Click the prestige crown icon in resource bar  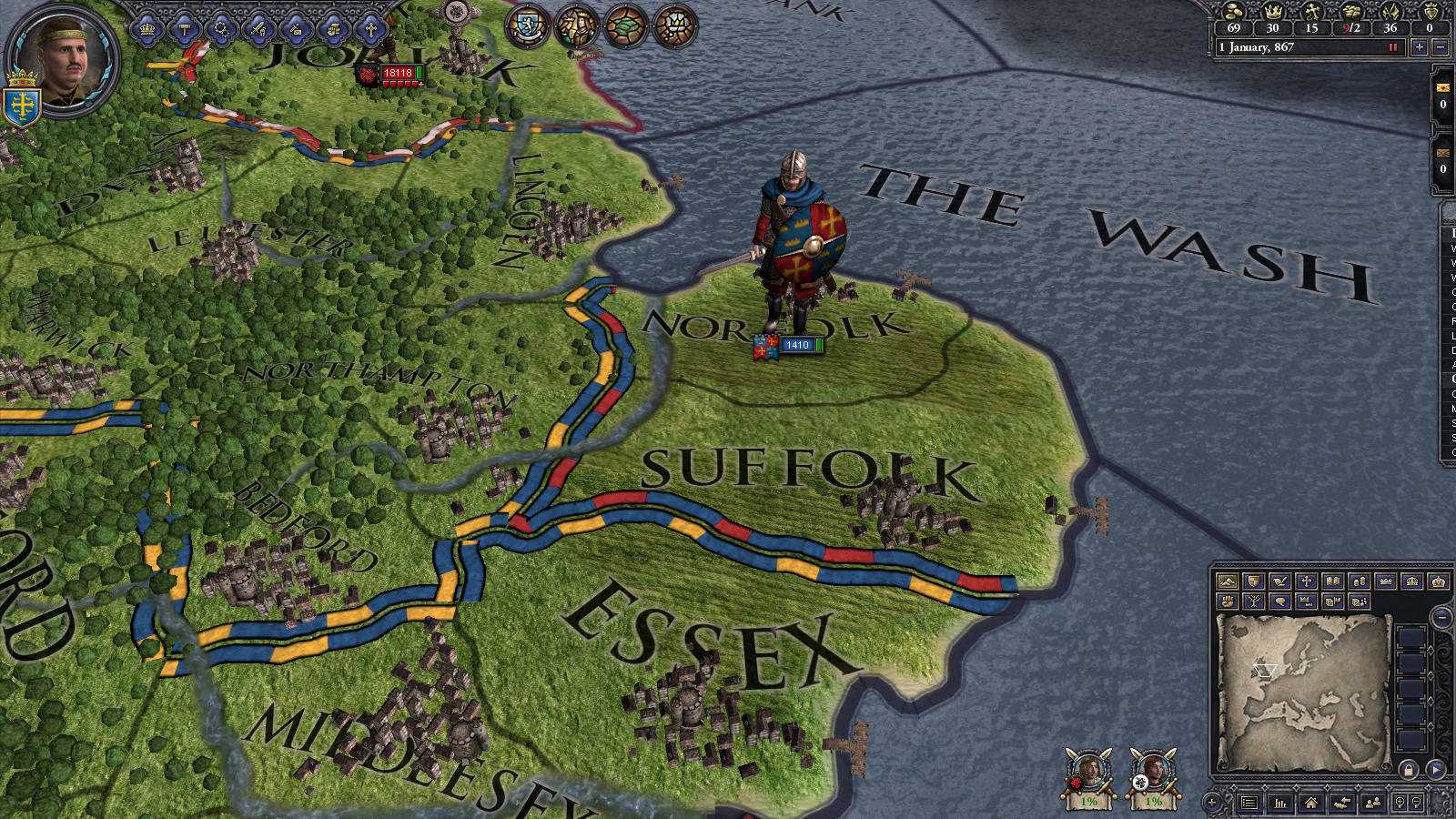pos(1273,12)
